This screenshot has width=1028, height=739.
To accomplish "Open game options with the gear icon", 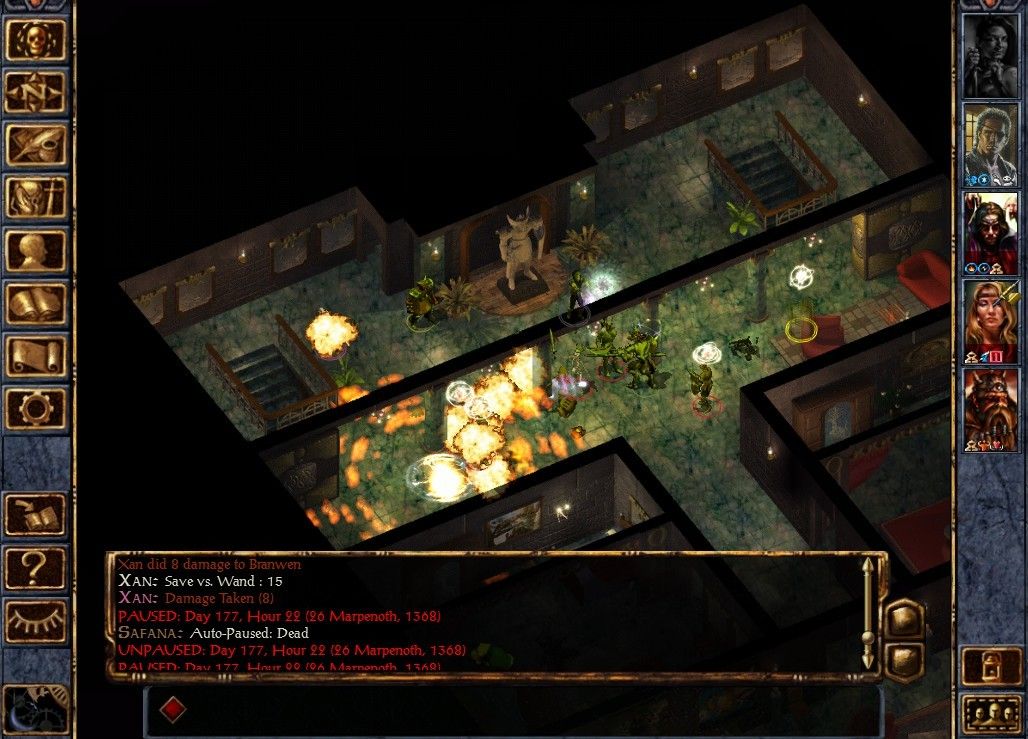I will click(36, 409).
